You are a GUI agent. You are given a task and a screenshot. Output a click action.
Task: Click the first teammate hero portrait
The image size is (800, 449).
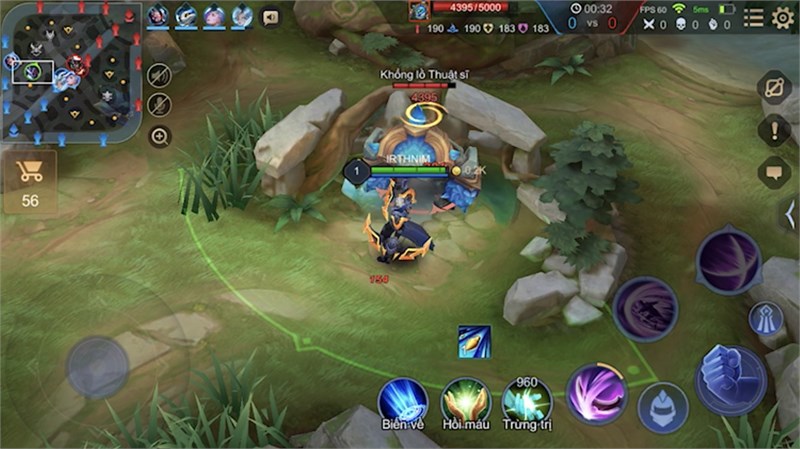pyautogui.click(x=158, y=16)
